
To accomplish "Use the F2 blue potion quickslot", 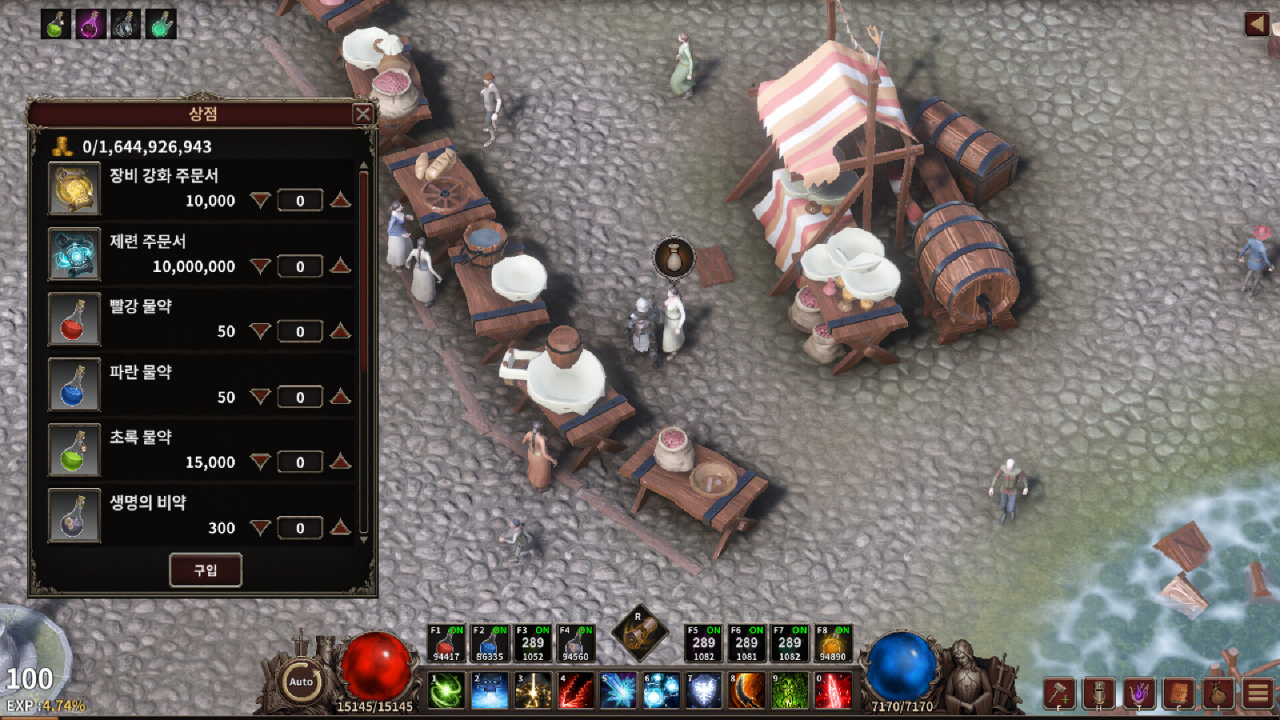I will pos(489,644).
